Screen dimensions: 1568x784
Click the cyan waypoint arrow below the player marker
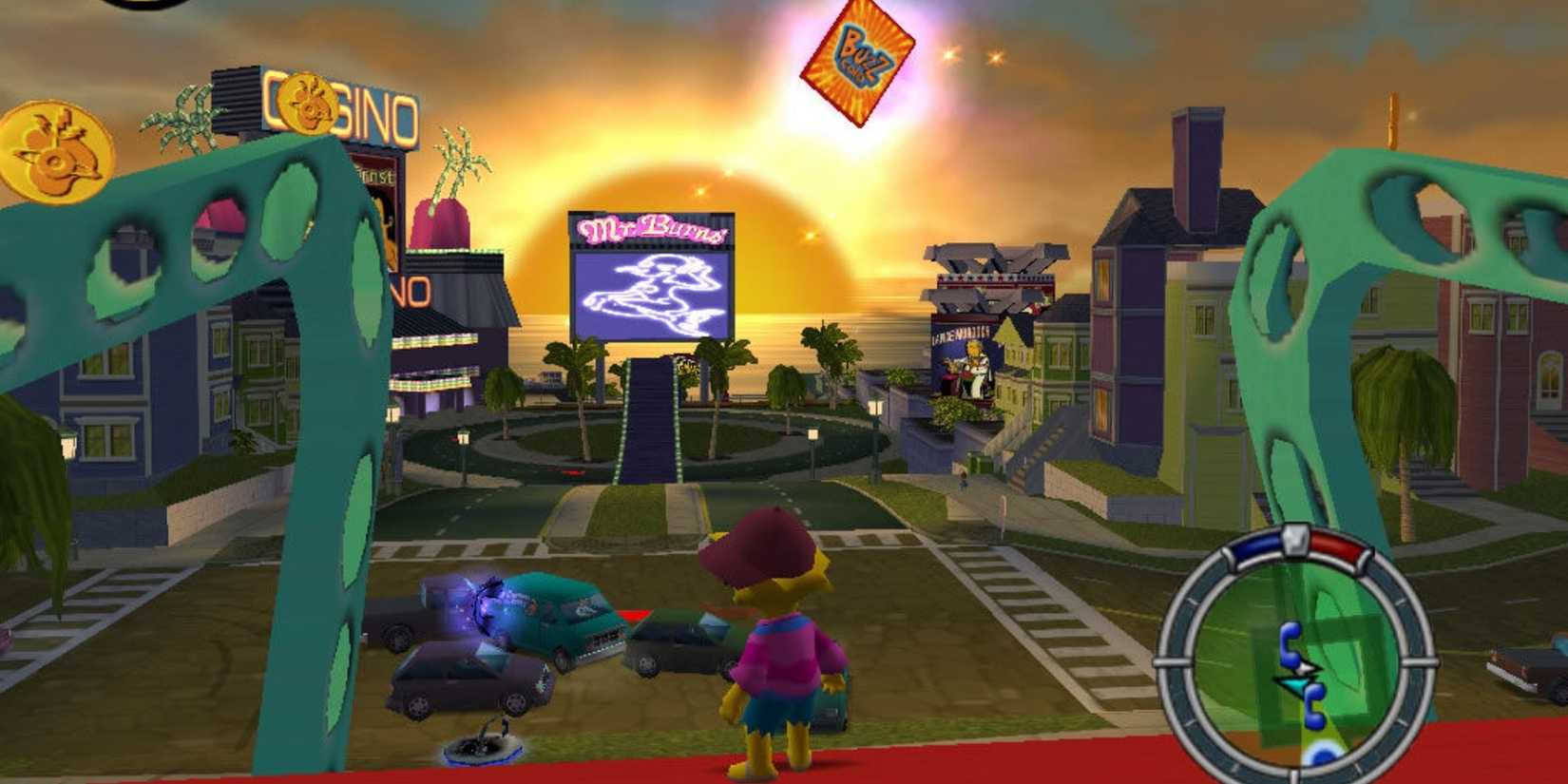1295,682
